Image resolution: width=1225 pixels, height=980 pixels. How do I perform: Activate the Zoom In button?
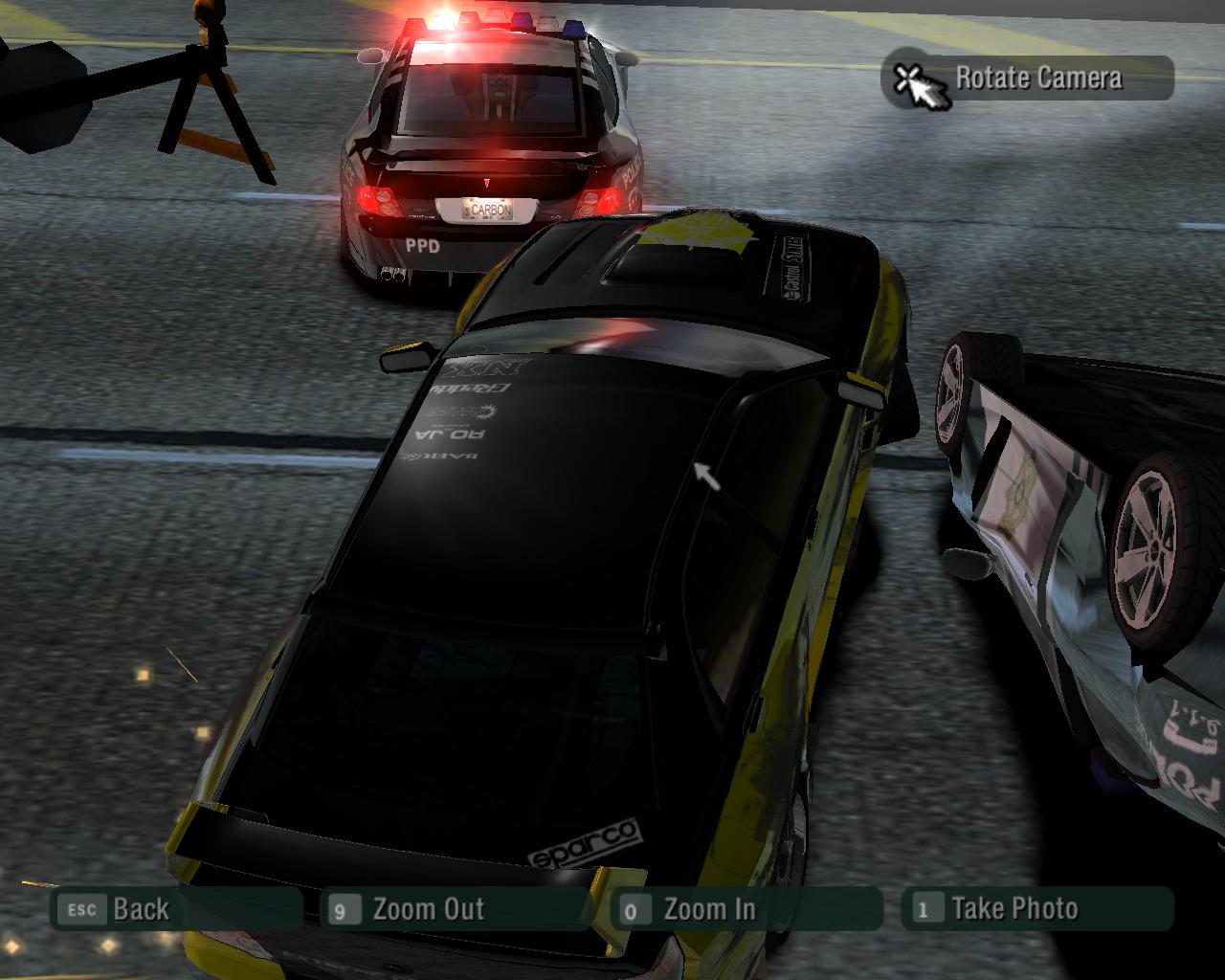coord(746,909)
